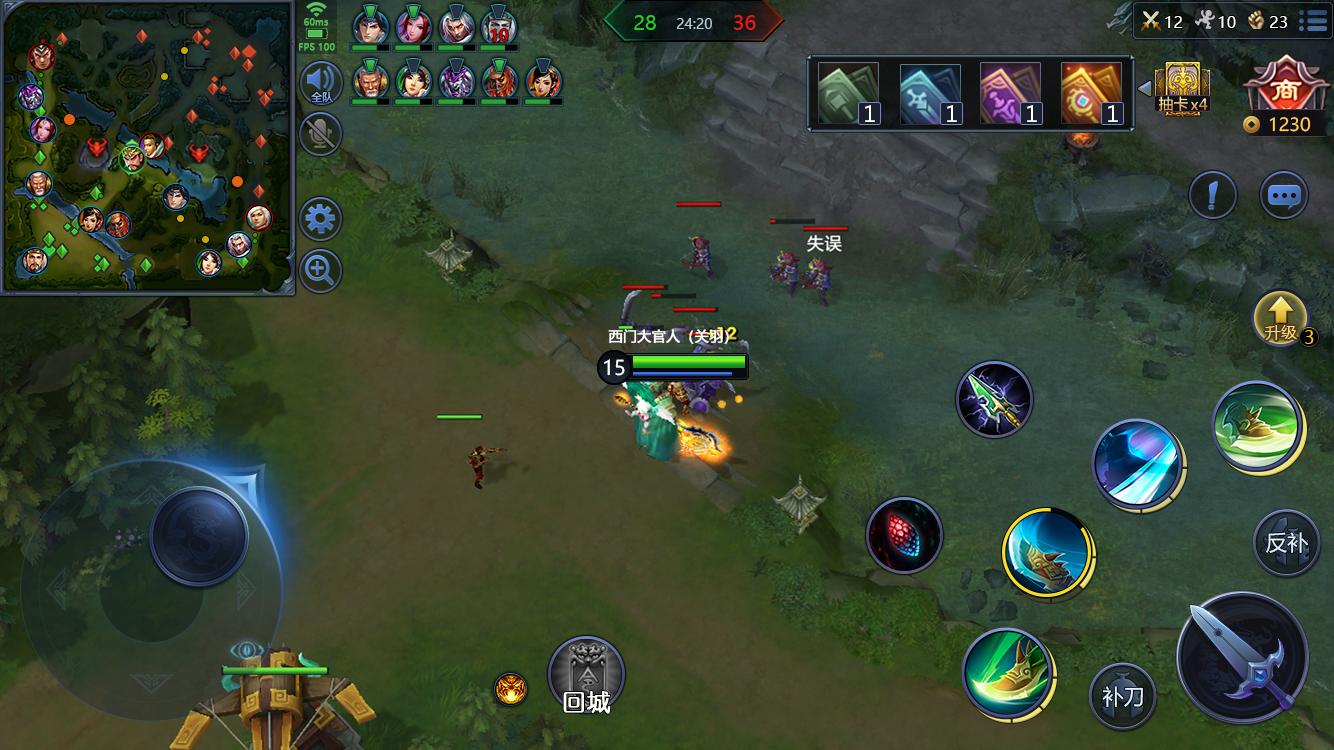This screenshot has height=750, width=1334.
Task: Toggle the 全队 team voice speaker
Action: [321, 83]
